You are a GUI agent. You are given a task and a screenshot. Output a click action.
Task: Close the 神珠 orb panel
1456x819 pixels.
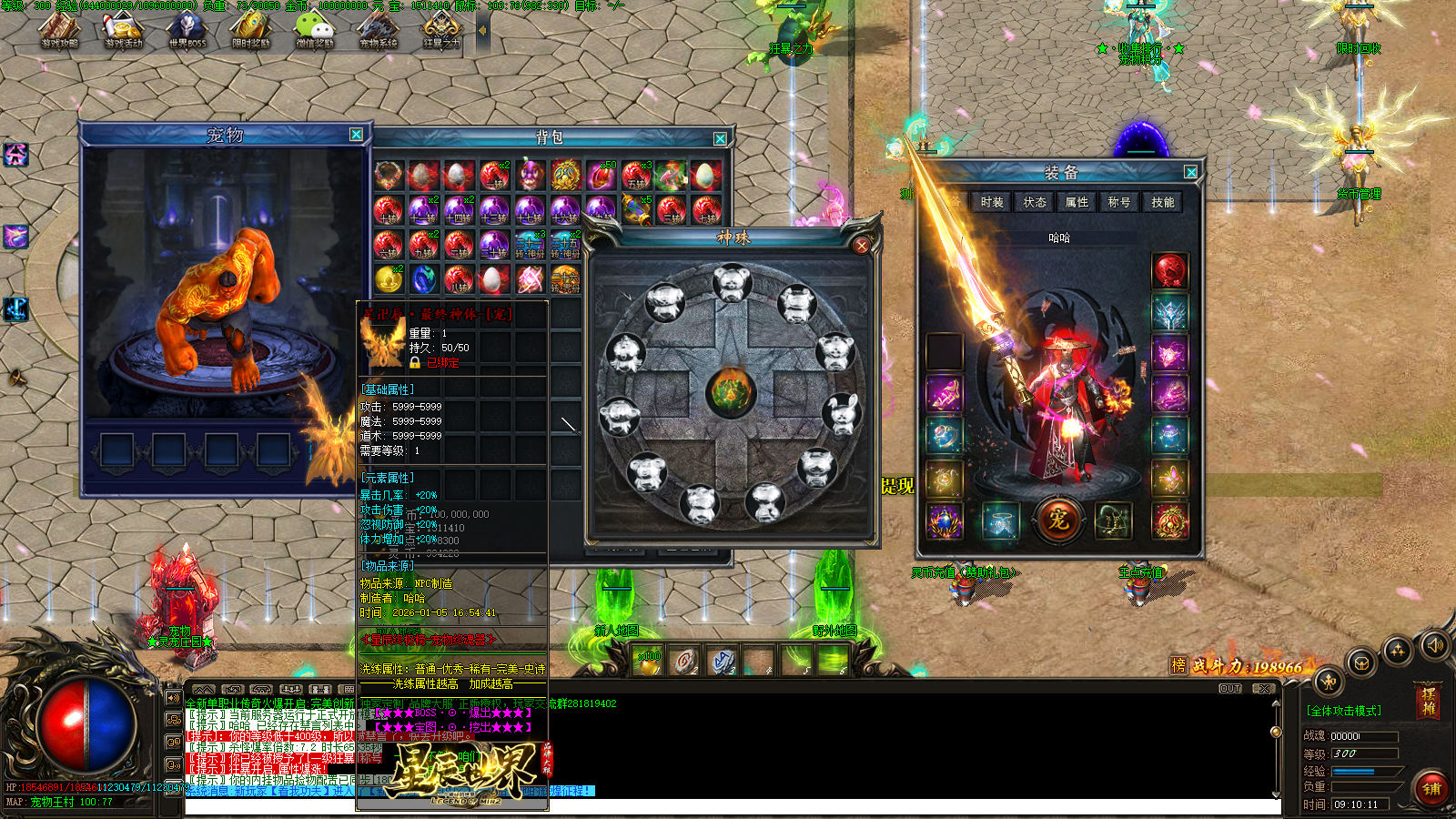coord(861,245)
